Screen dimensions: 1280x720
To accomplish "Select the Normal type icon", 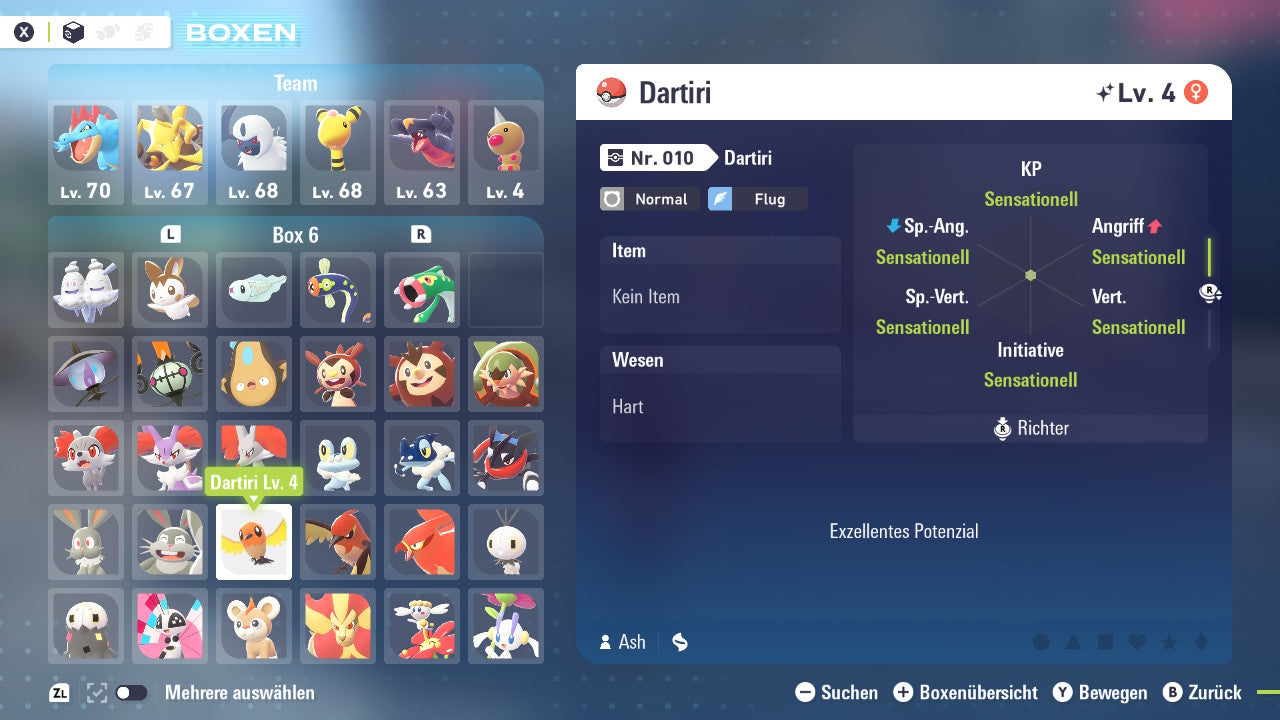I will (x=649, y=199).
